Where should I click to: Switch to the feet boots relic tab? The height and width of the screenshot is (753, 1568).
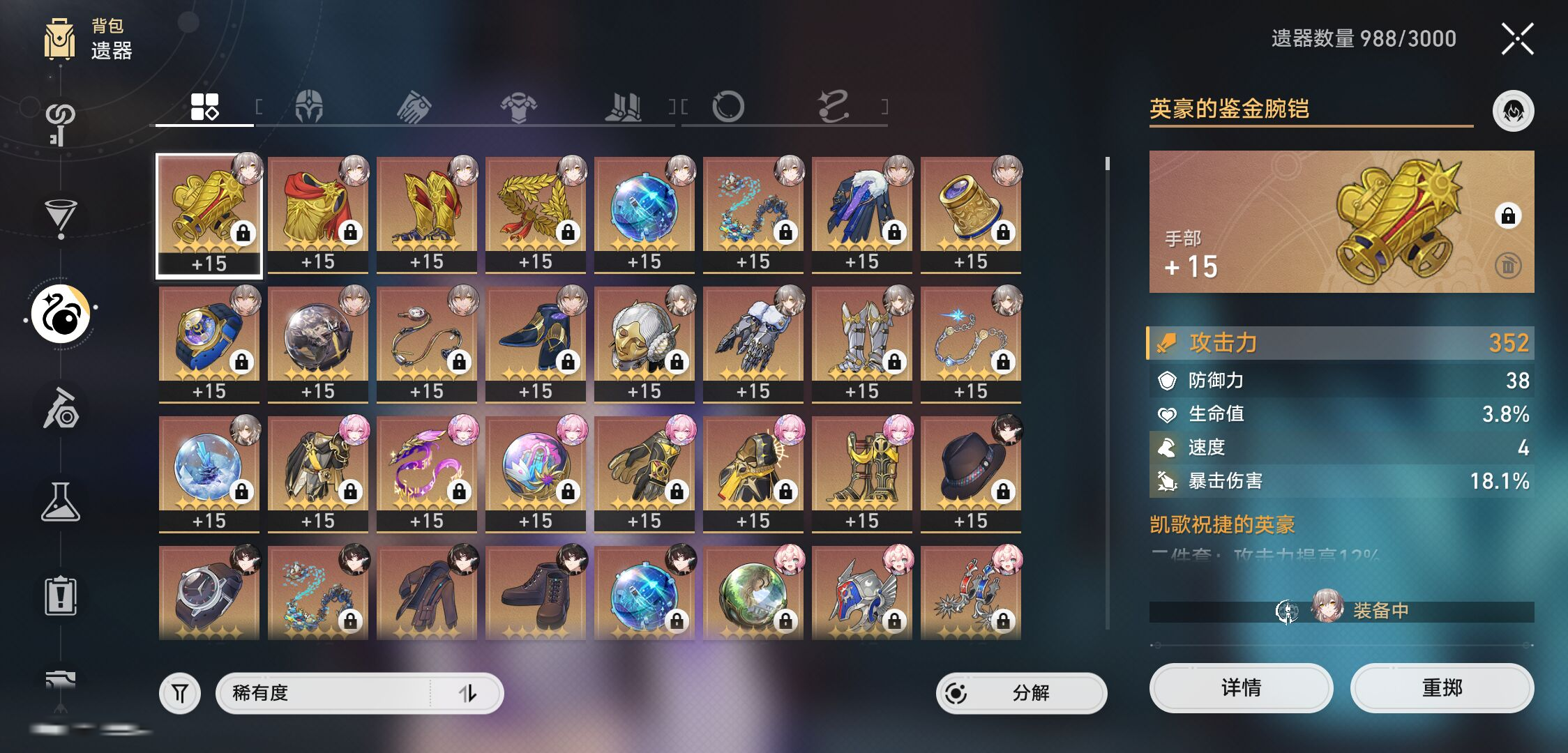tap(623, 107)
